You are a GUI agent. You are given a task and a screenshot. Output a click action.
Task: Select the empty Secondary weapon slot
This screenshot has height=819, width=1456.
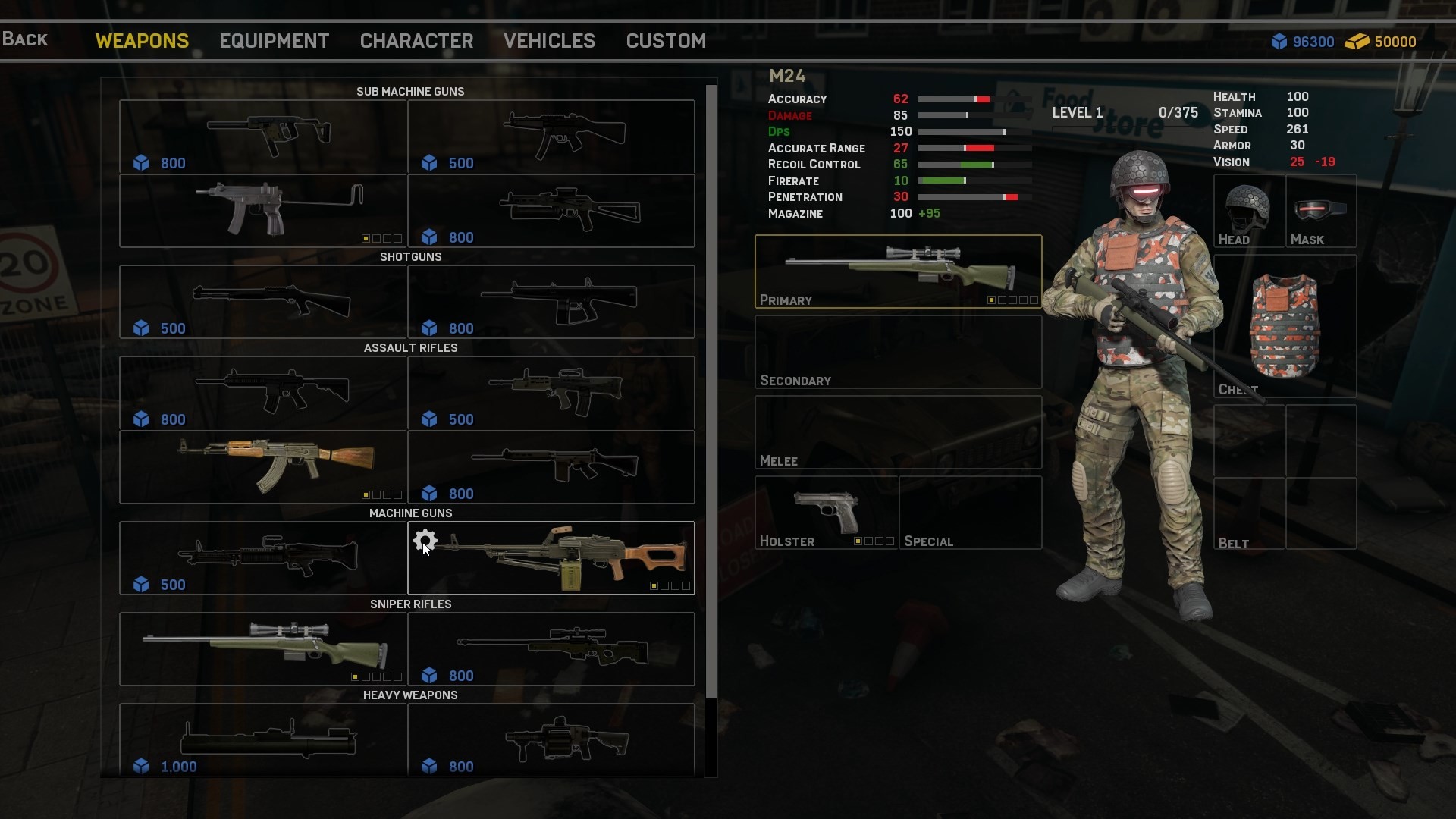898,352
